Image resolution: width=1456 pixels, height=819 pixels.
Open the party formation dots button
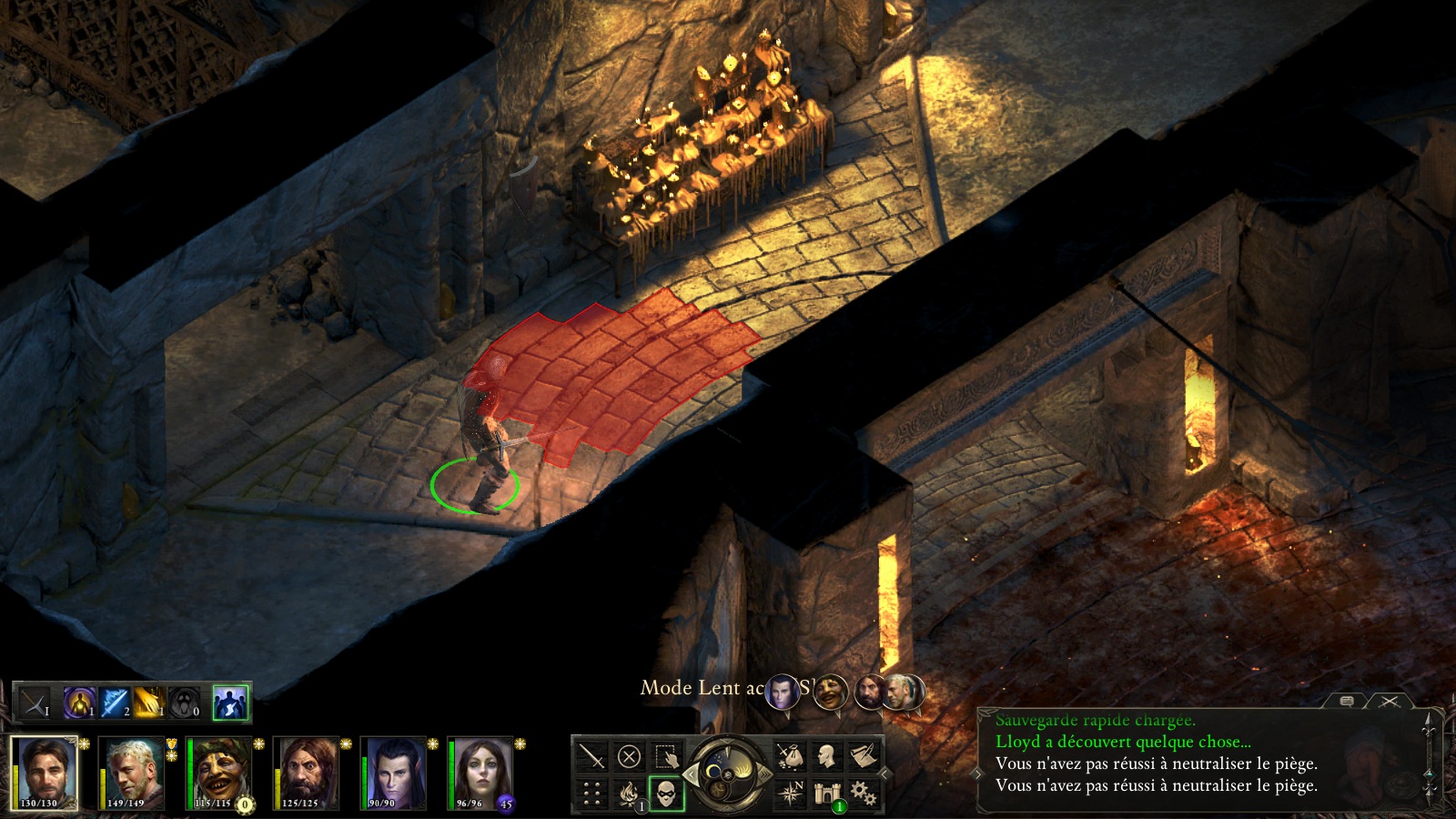pyautogui.click(x=591, y=794)
